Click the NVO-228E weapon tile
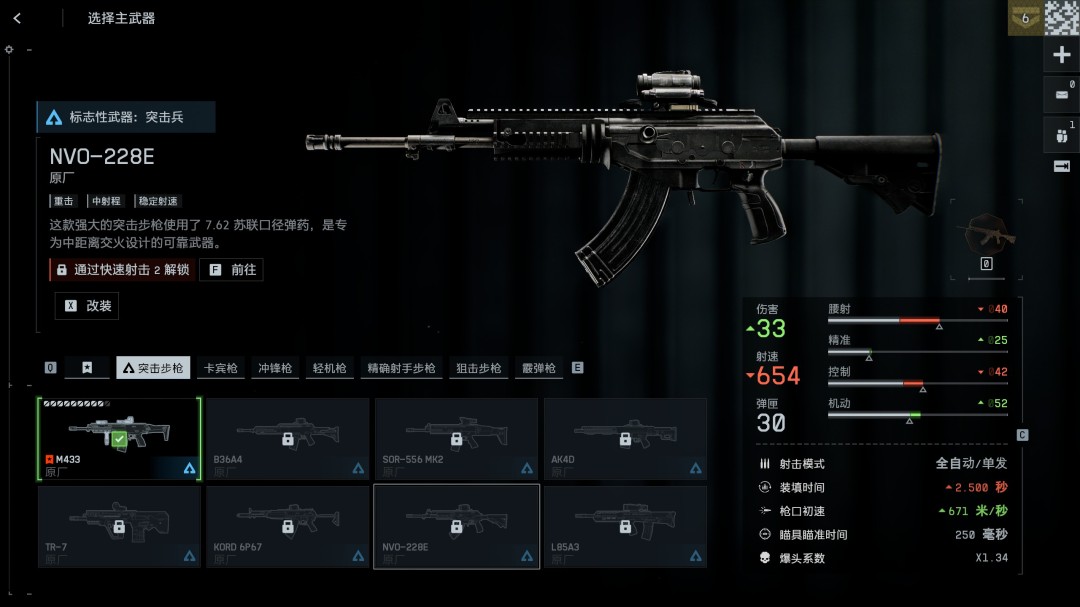 click(456, 526)
